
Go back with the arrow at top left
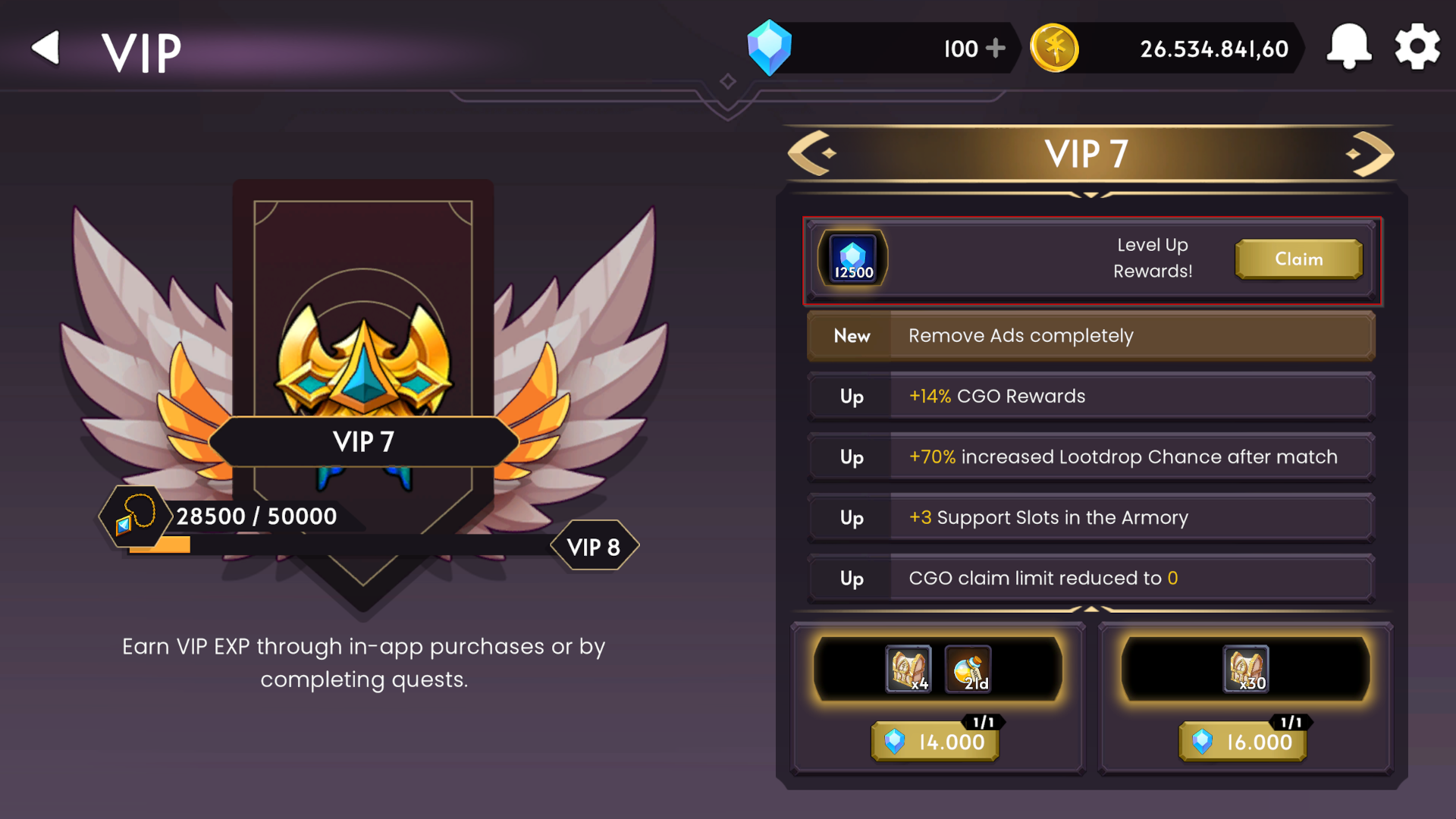pyautogui.click(x=45, y=47)
